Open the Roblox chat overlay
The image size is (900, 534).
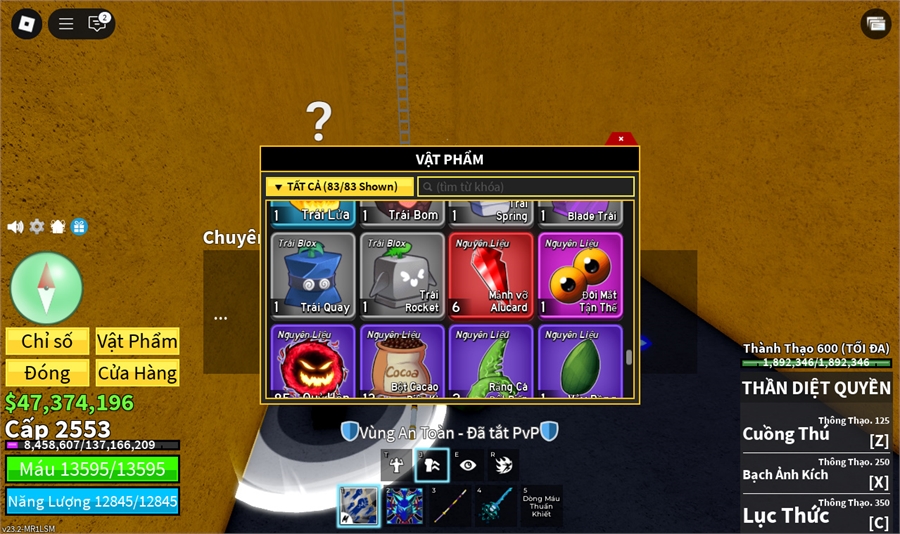coord(97,24)
